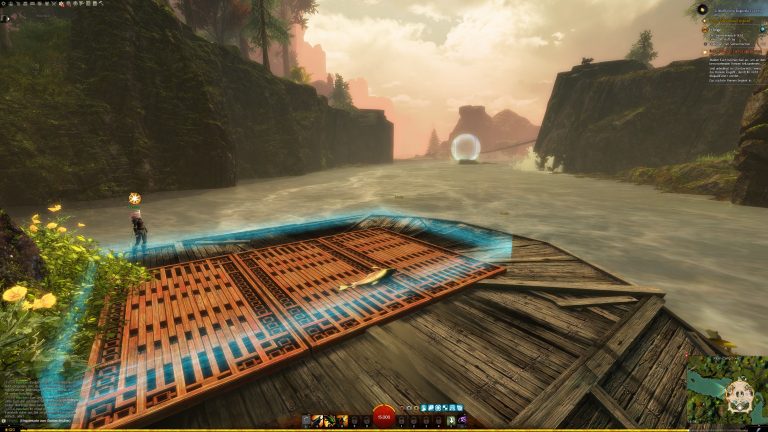The image size is (768, 432).
Task: Activate the first orange weapon skill
Action: click(x=318, y=420)
